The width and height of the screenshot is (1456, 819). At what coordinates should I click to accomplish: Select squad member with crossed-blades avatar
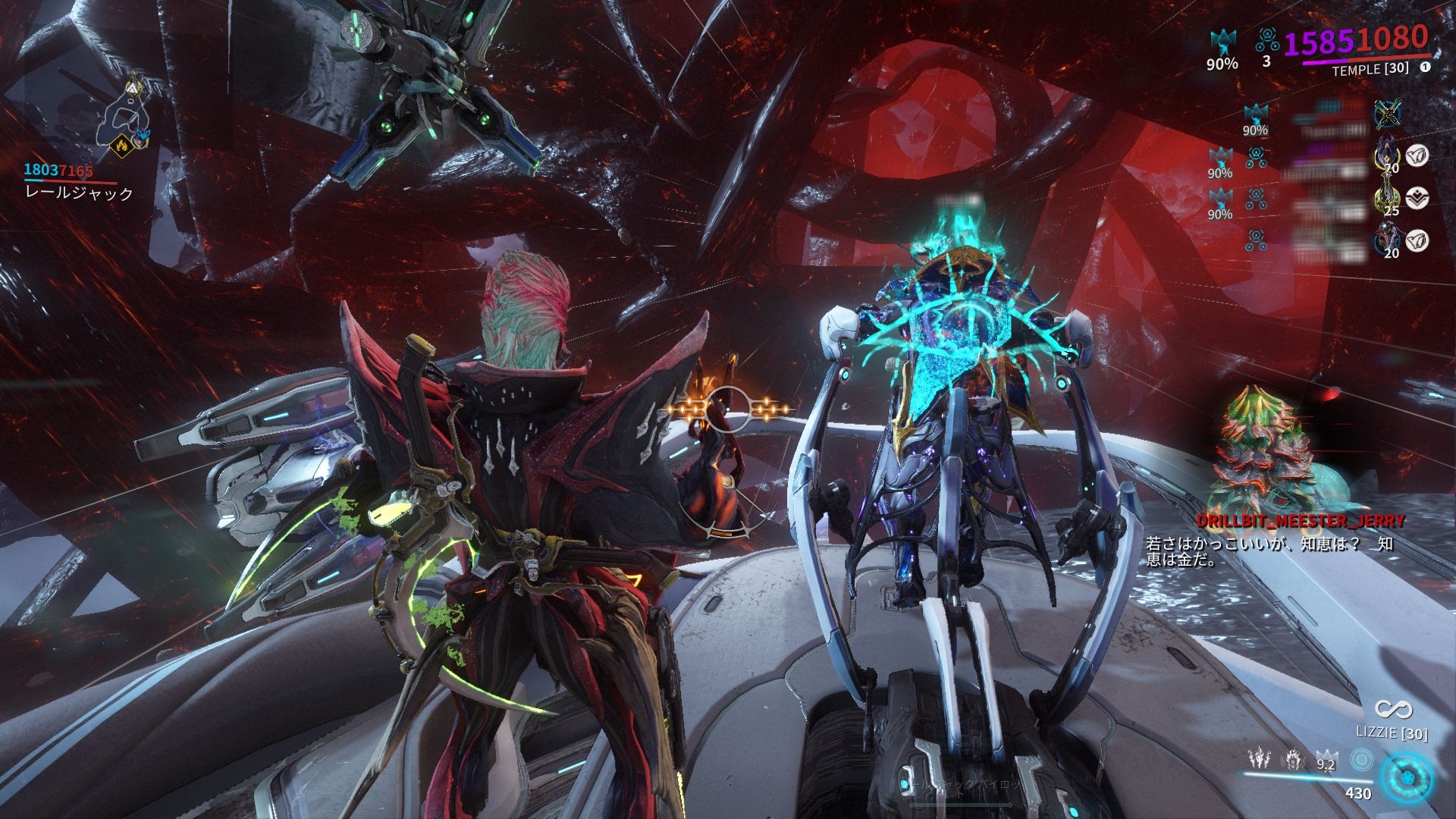(1388, 114)
